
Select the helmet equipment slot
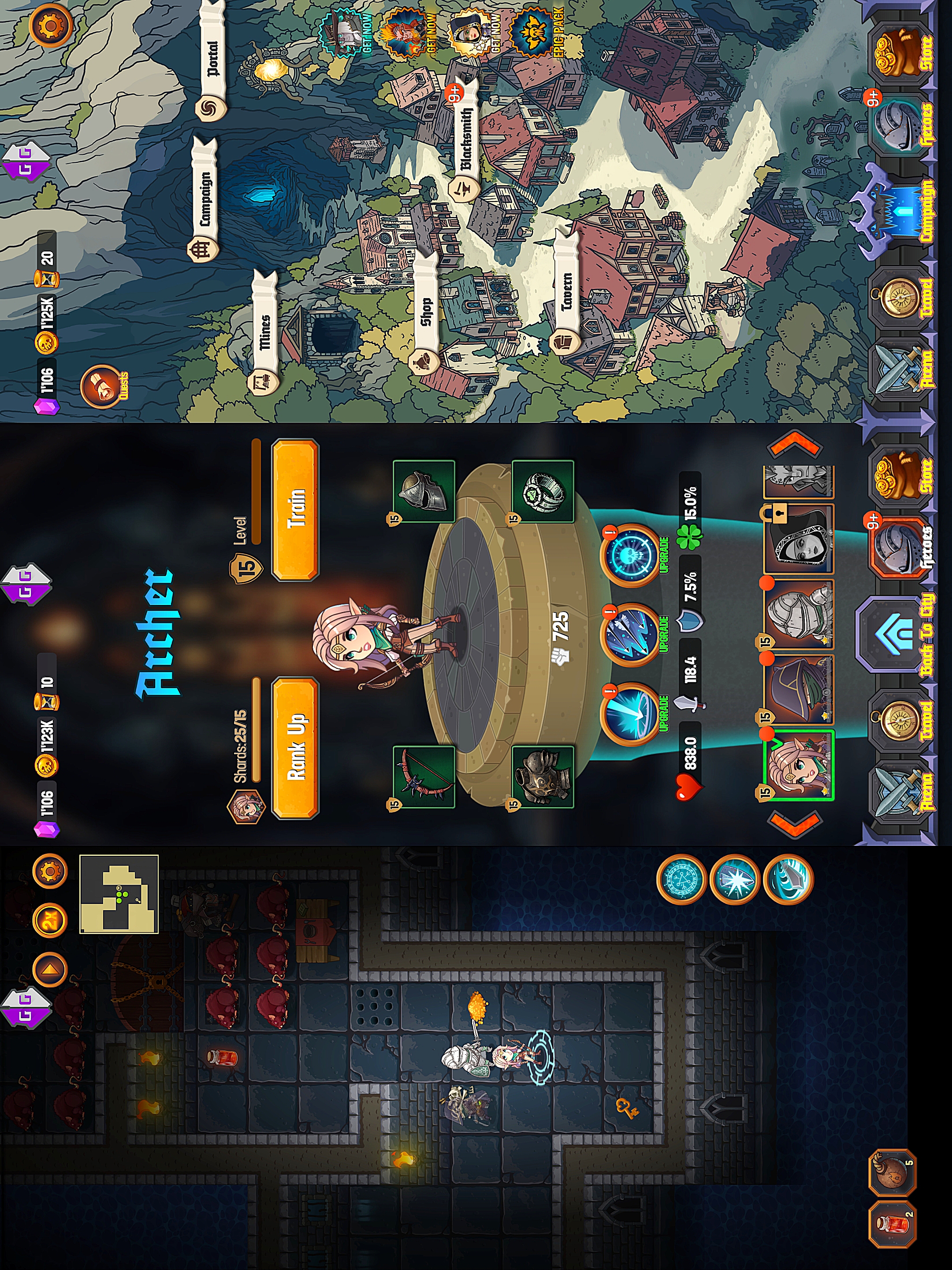click(x=424, y=491)
